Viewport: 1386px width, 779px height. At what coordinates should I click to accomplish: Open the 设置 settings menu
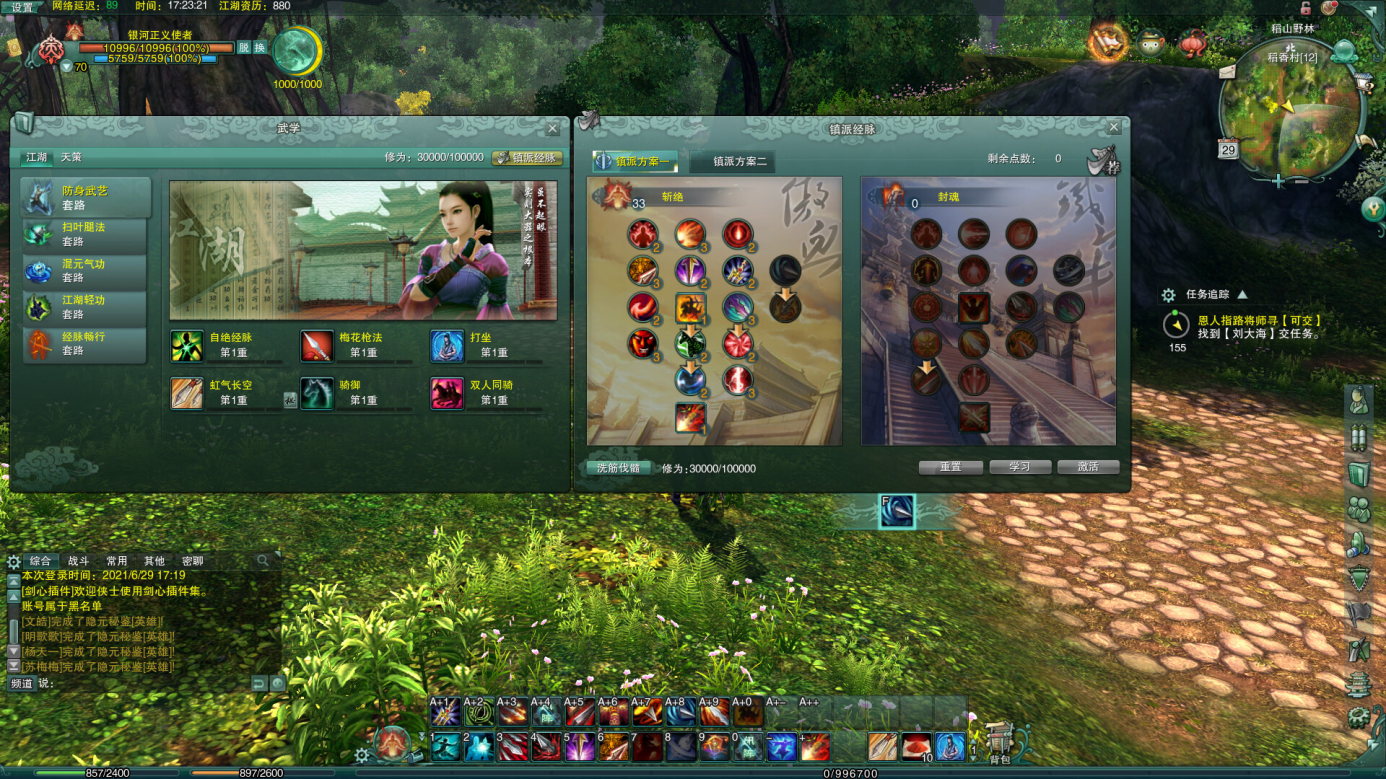click(22, 7)
